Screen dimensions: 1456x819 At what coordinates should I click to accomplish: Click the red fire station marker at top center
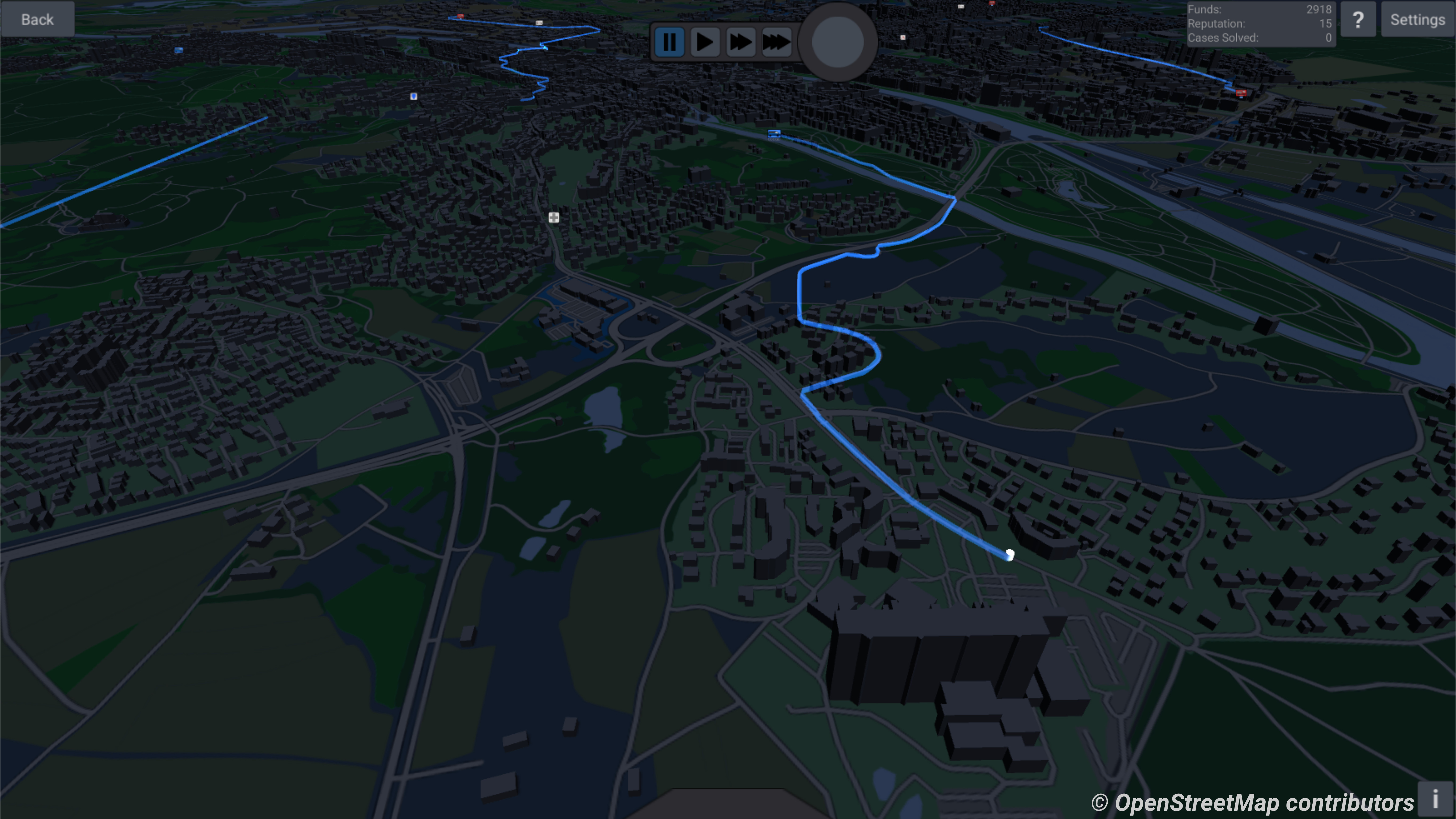(x=461, y=16)
